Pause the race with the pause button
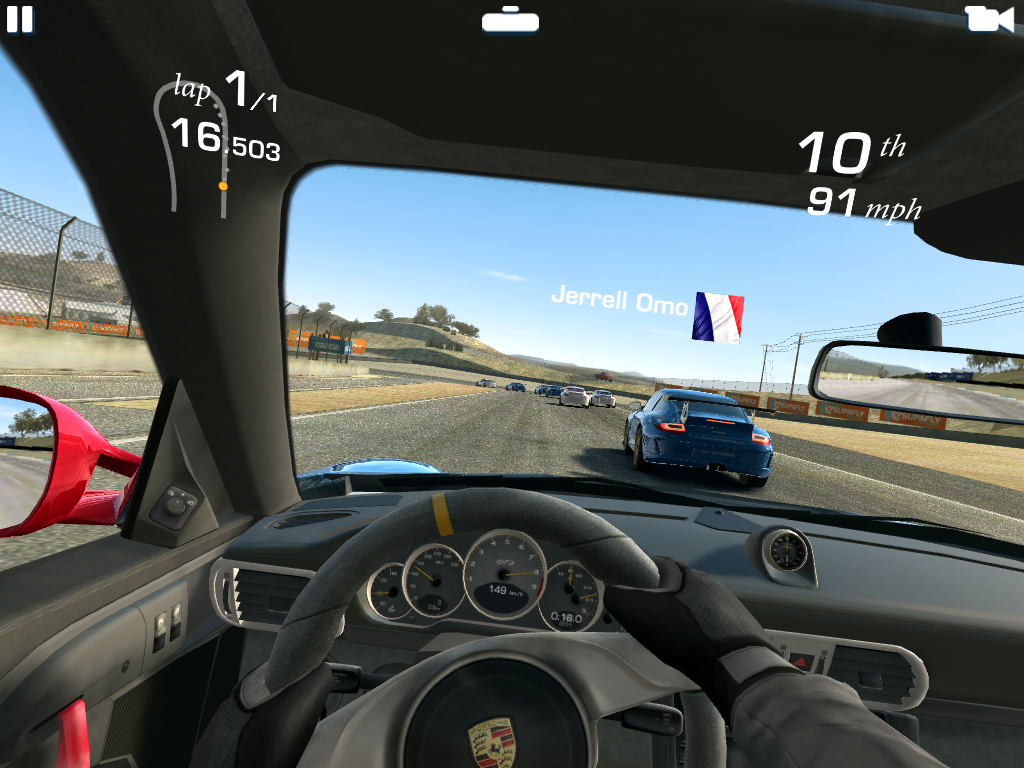1024x768 pixels. [x=19, y=19]
